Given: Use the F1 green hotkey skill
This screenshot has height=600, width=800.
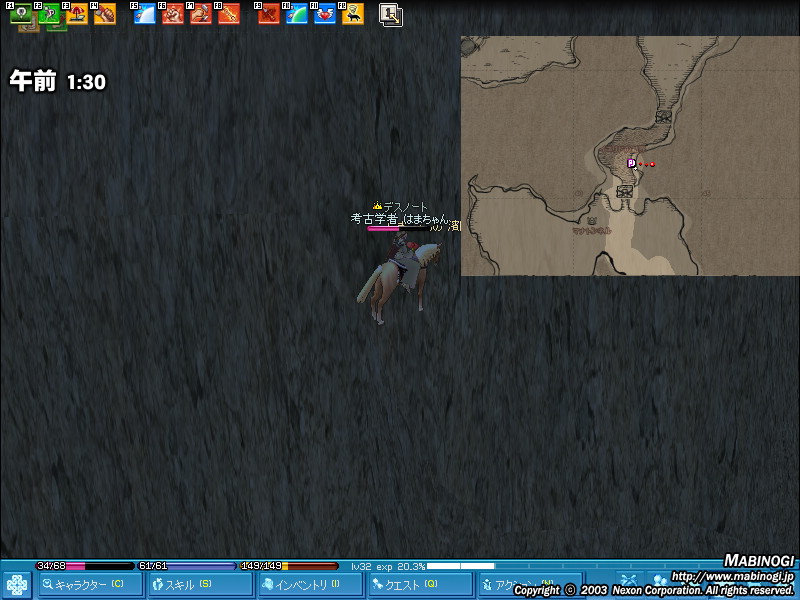Looking at the screenshot, I should coord(21,14).
